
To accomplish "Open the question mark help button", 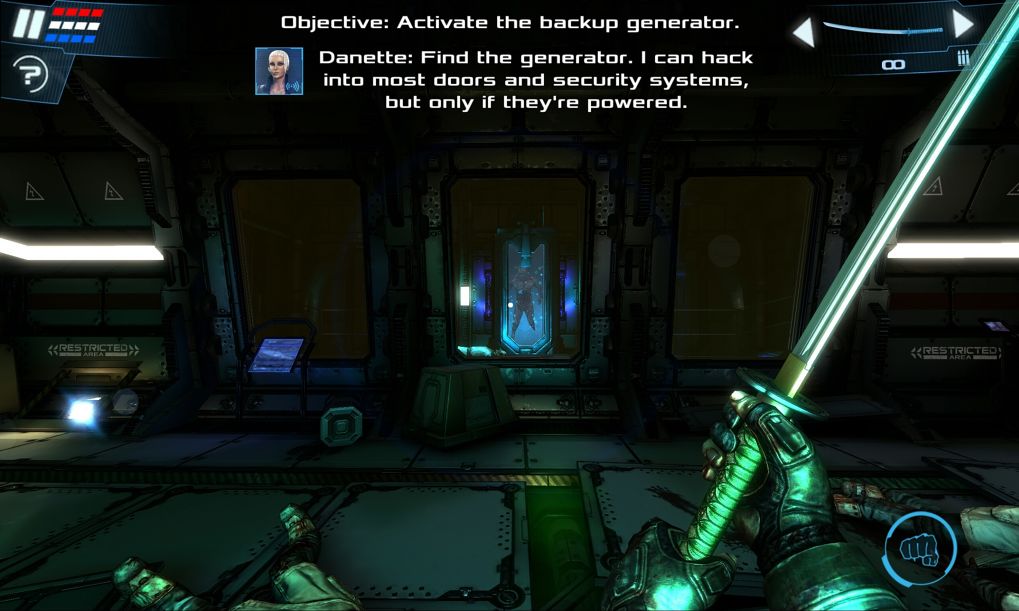I will [x=30, y=73].
